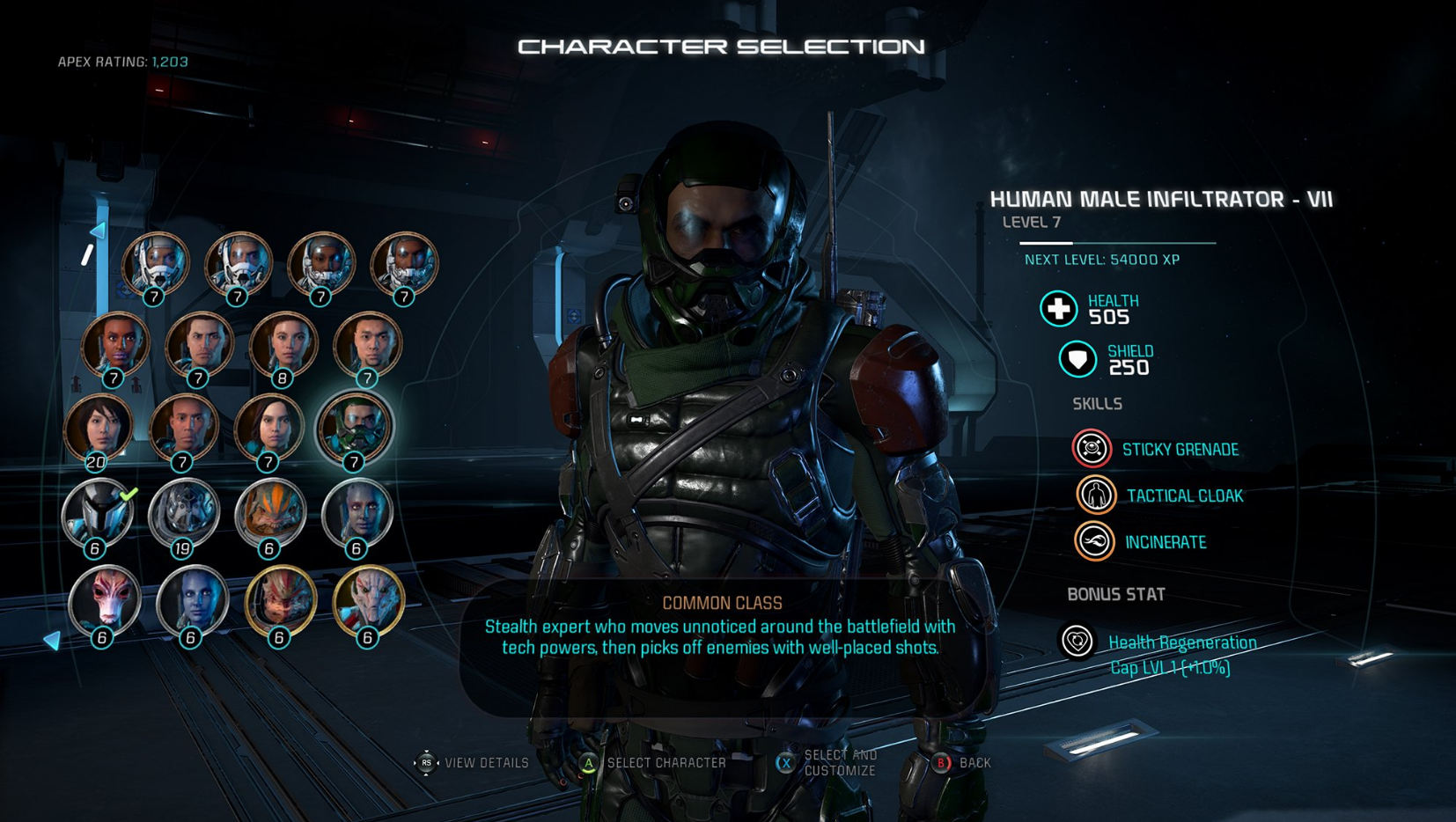Click the SELECT AND CUSTOMIZE label

point(841,761)
